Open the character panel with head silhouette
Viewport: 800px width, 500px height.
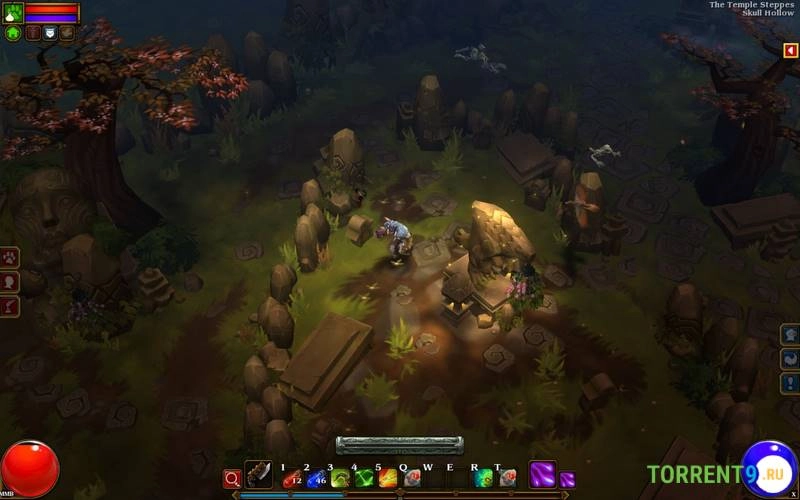[9, 282]
